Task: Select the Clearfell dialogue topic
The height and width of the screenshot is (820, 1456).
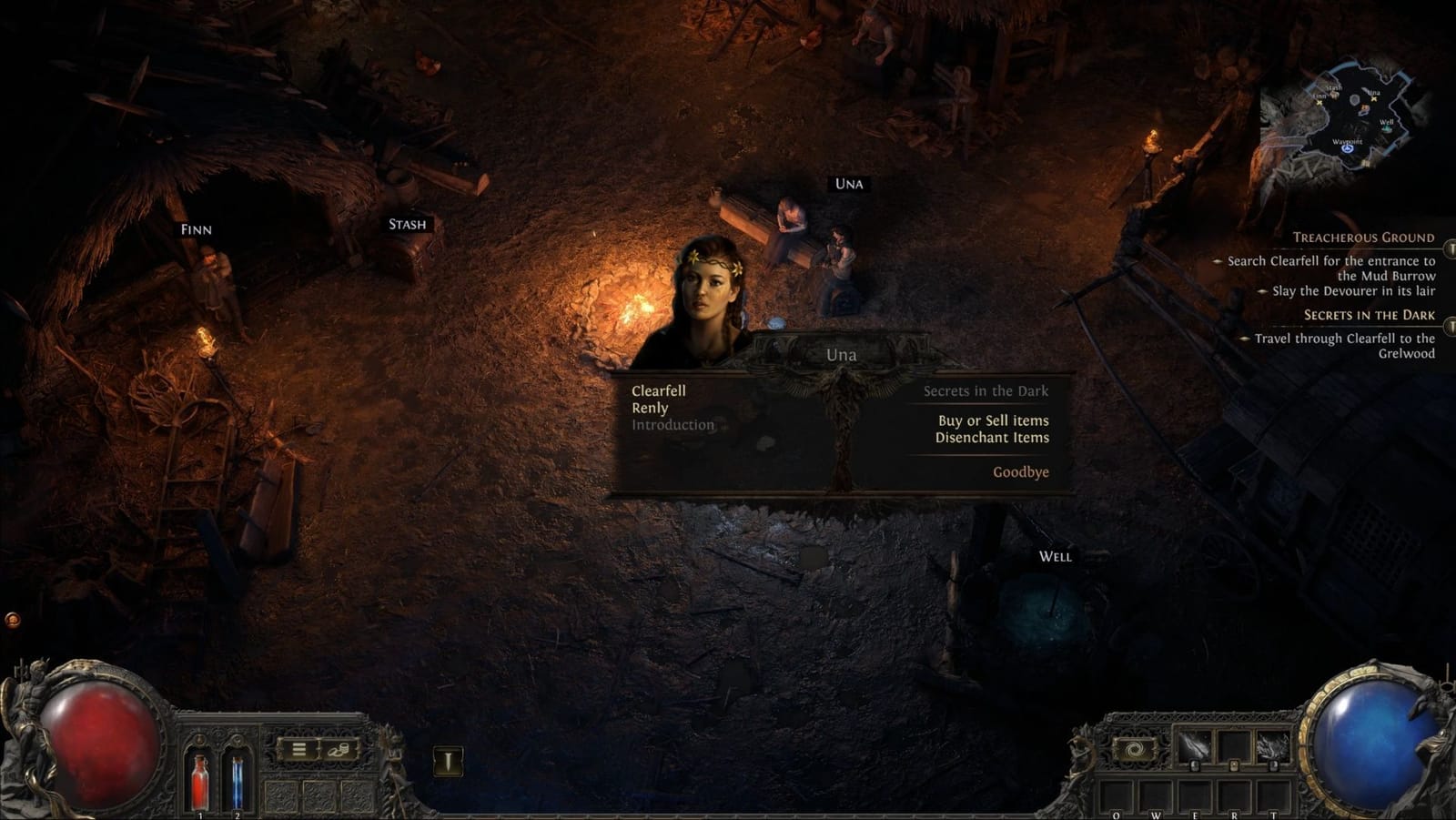Action: click(660, 390)
